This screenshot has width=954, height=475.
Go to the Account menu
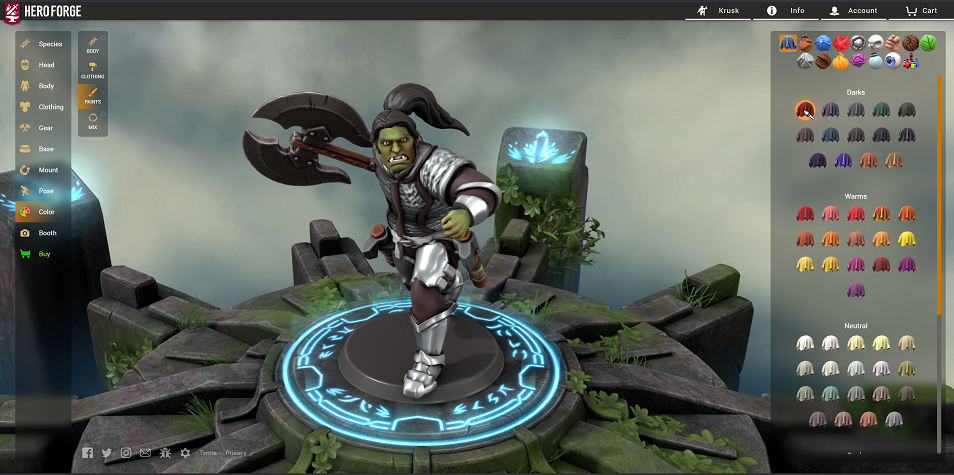853,10
